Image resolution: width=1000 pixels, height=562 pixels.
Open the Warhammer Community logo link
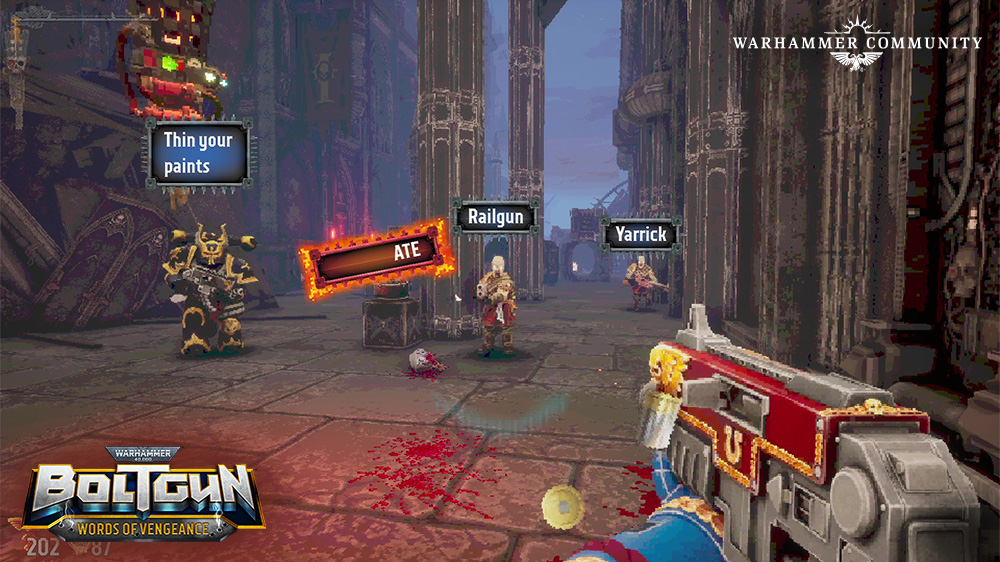856,43
